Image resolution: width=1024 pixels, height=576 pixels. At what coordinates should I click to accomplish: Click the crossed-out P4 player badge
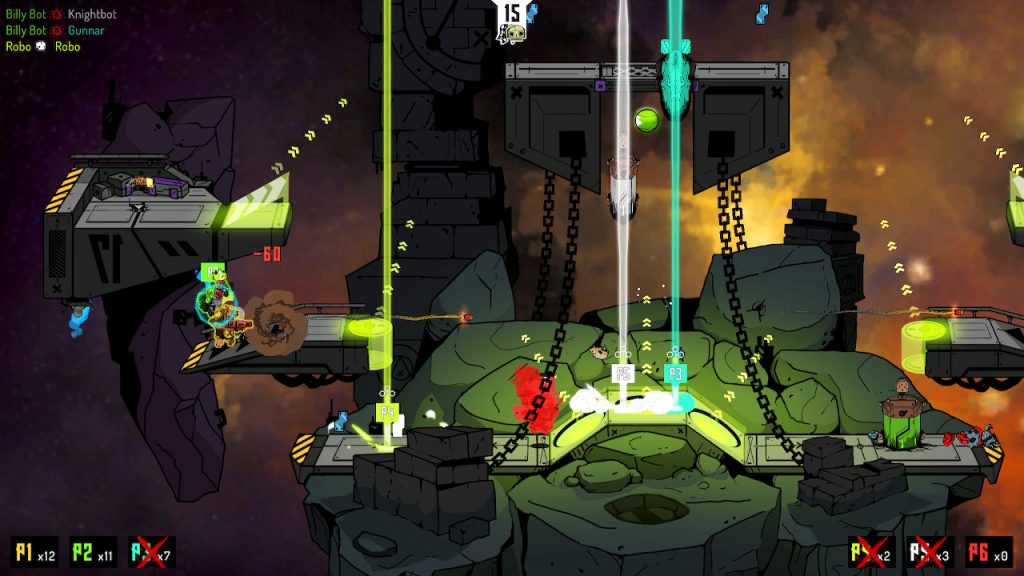click(871, 552)
